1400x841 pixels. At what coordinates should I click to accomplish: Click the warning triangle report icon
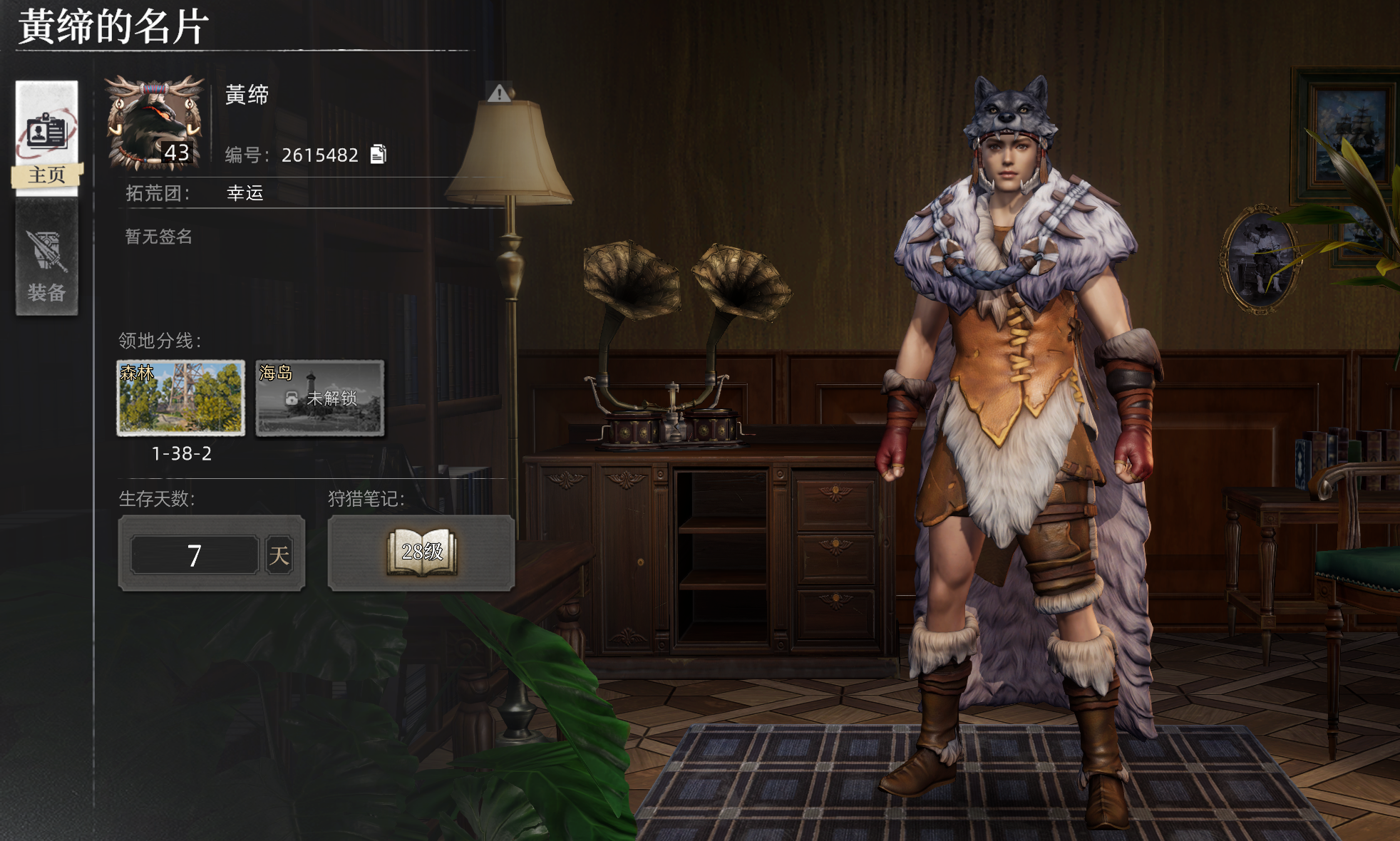click(x=500, y=93)
